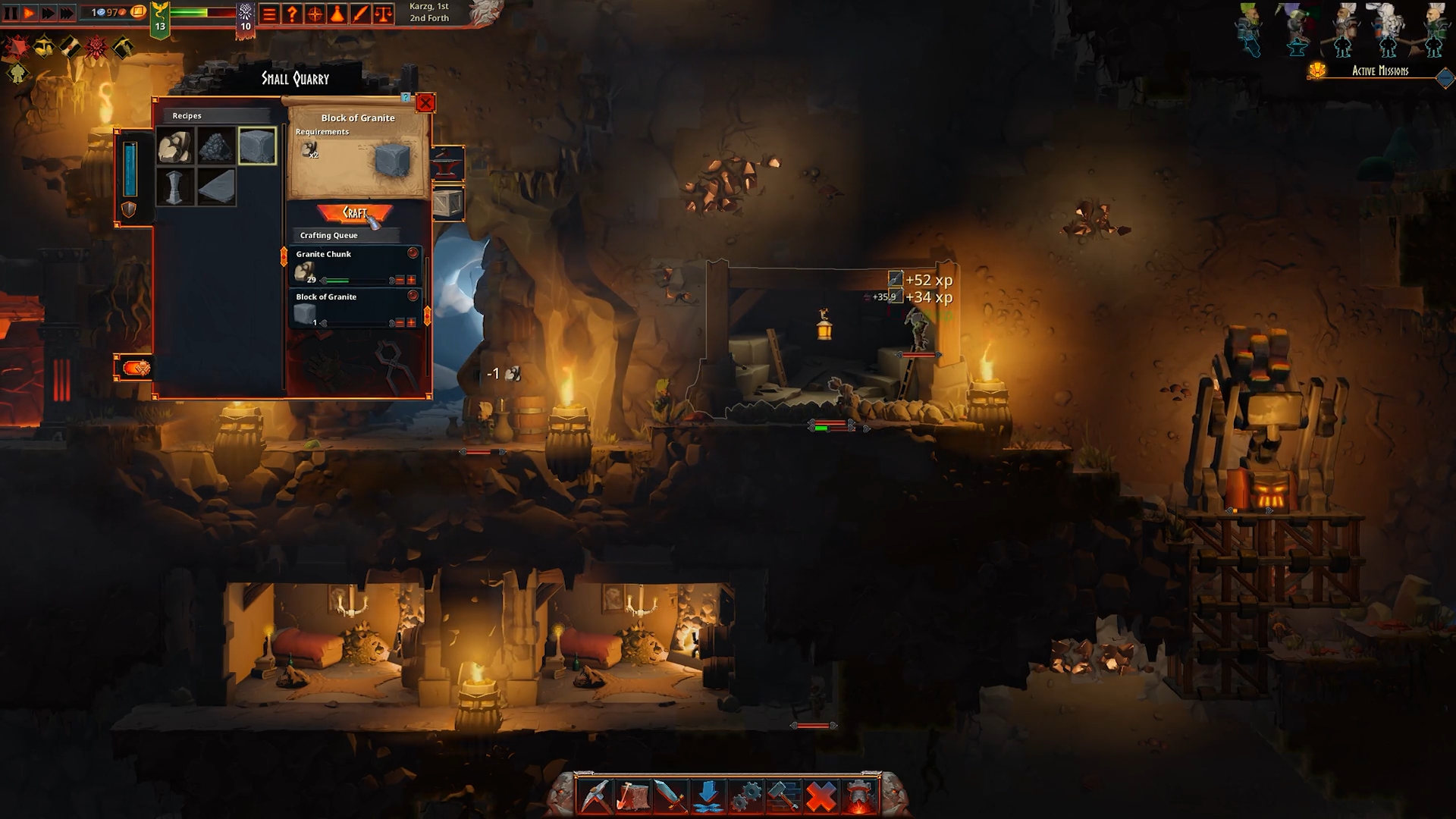
Task: Open the balance scales trade menu
Action: pos(384,14)
